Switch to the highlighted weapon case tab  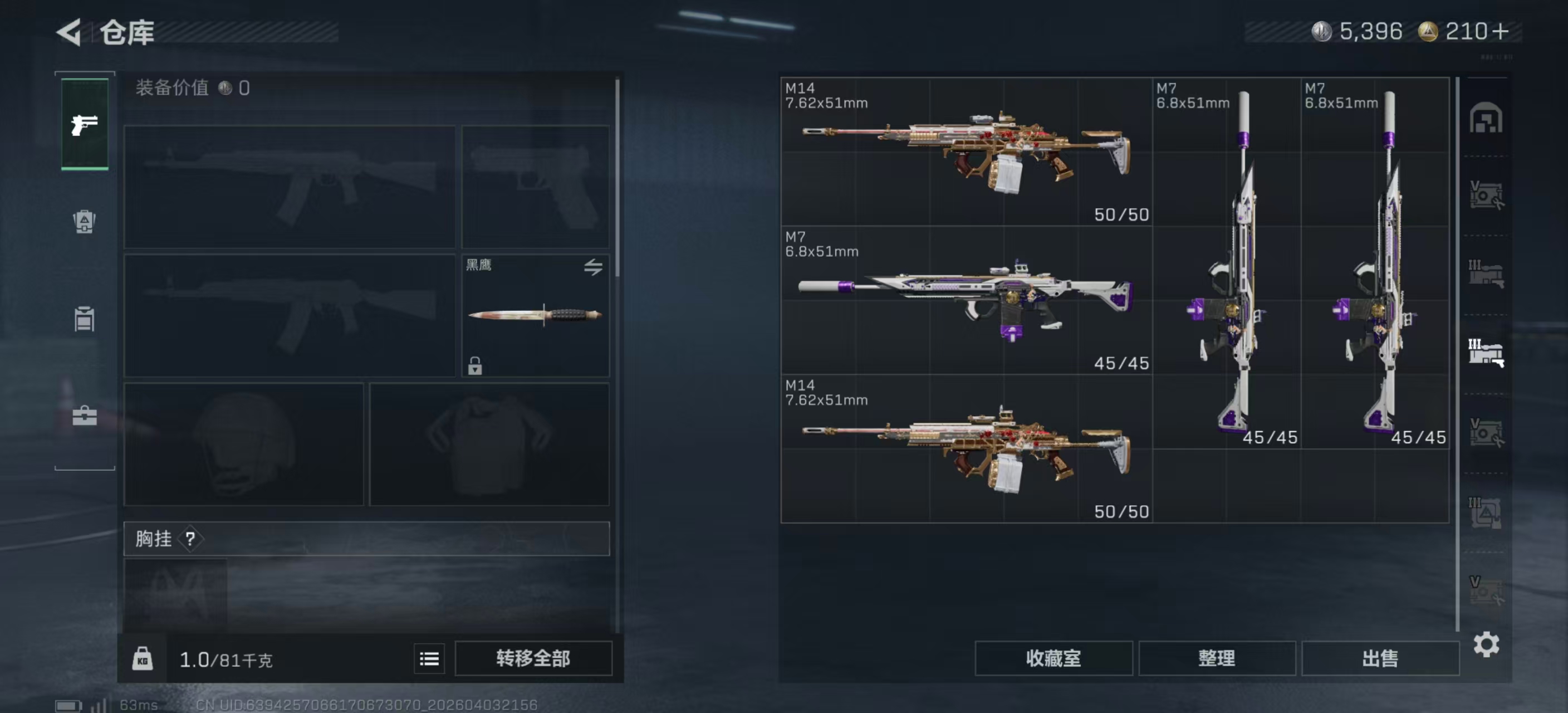(1486, 353)
